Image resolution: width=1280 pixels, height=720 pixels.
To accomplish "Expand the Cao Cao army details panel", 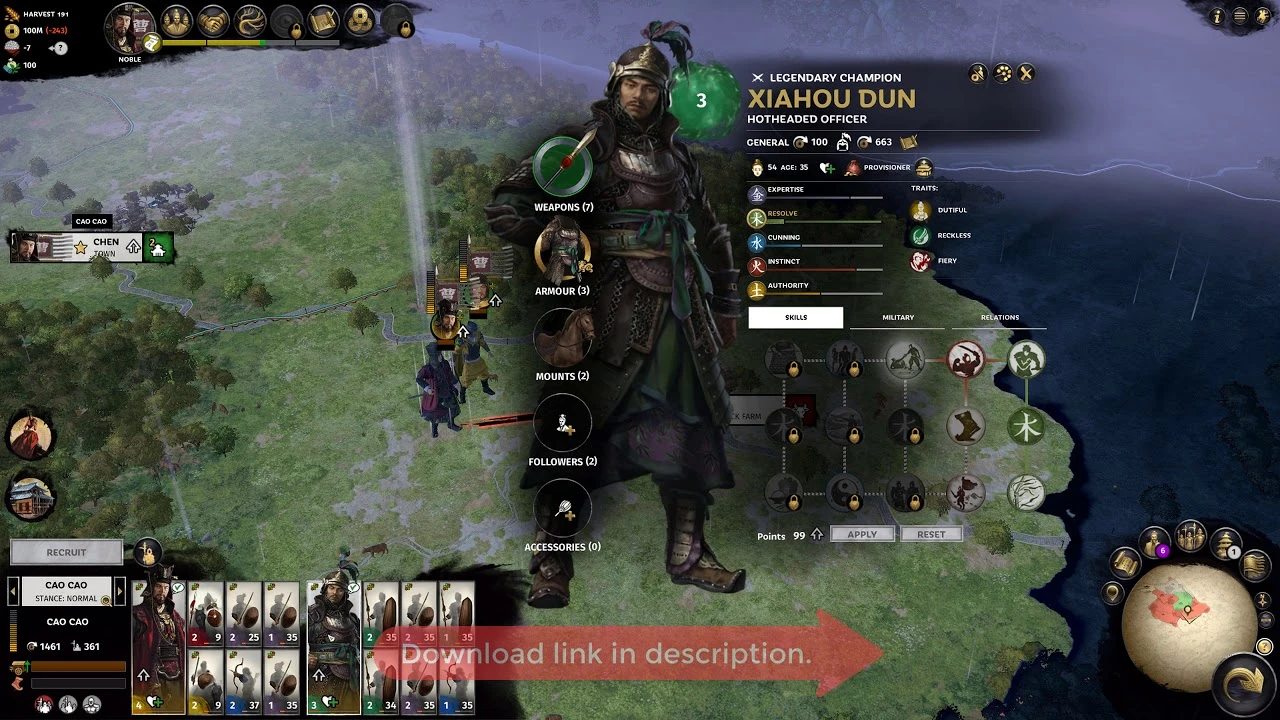I will 66,584.
